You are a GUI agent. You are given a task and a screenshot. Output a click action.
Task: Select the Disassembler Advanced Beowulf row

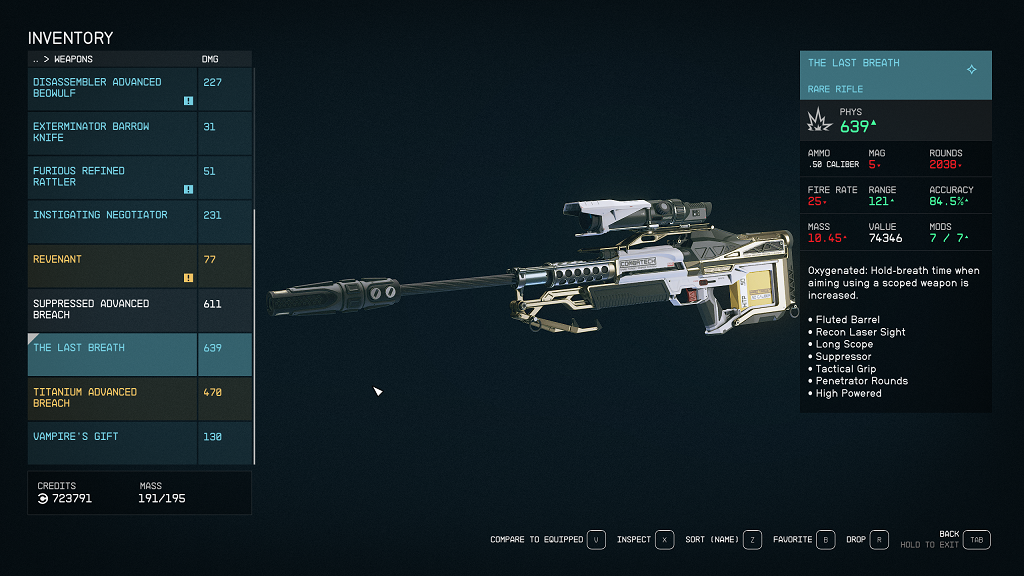point(112,88)
